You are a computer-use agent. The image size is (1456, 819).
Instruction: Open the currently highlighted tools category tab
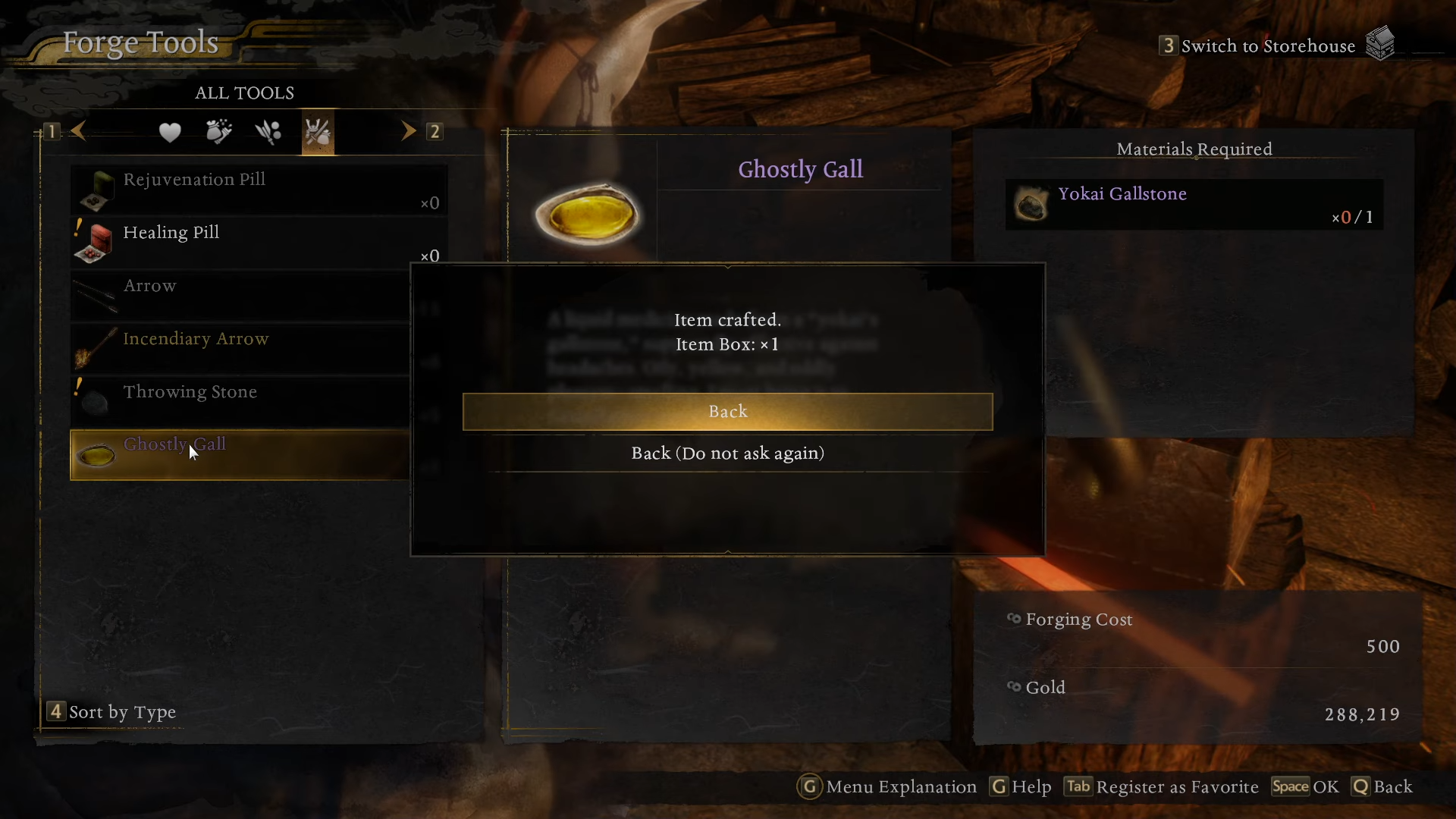pyautogui.click(x=318, y=133)
